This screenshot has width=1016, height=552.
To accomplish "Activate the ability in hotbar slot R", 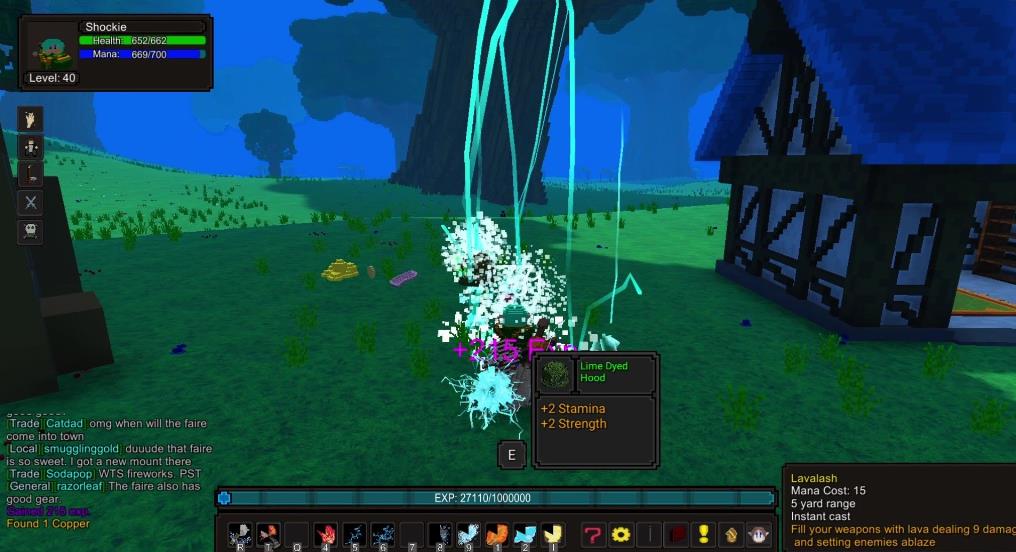I will (x=240, y=535).
